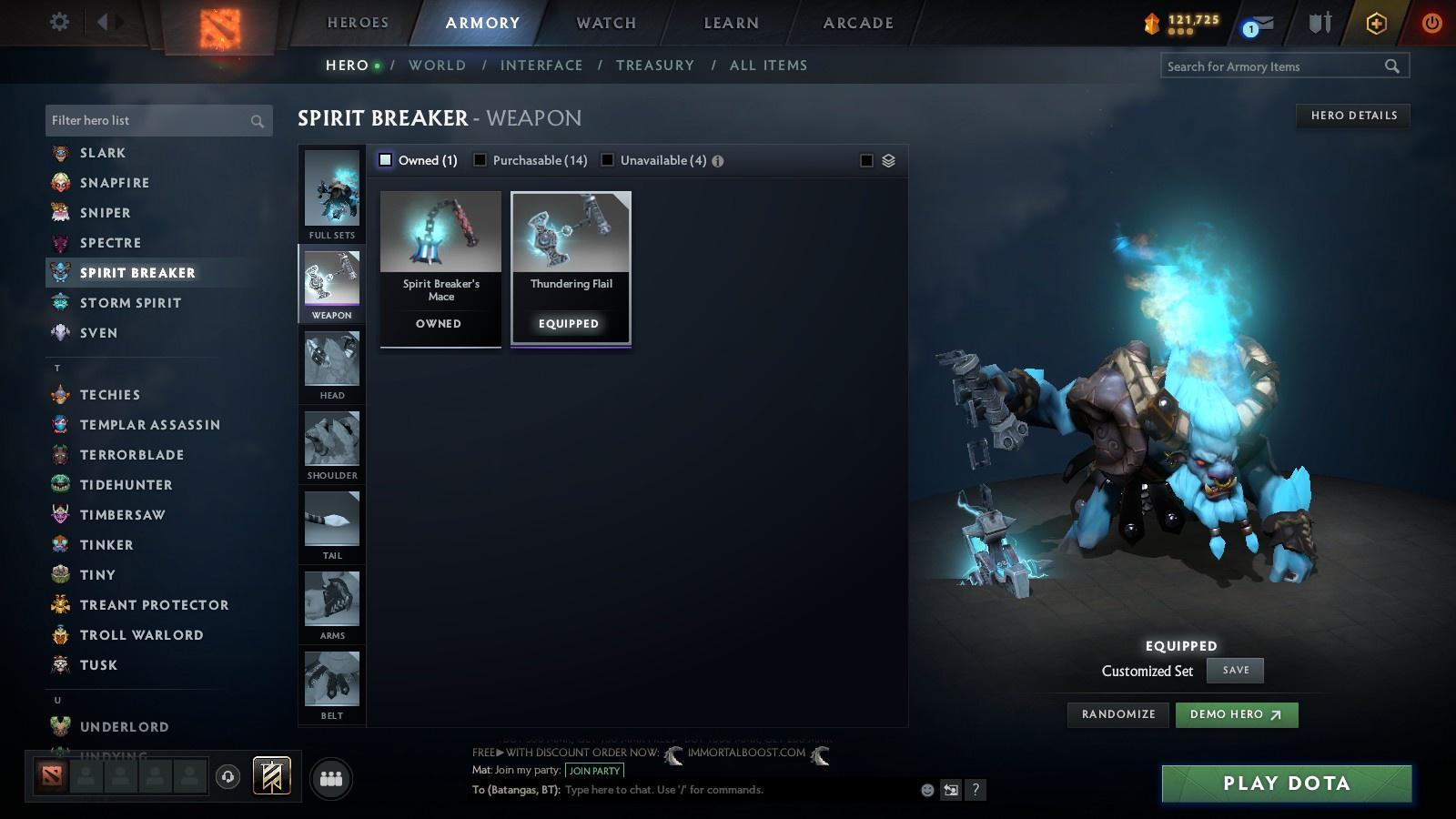The image size is (1456, 819).
Task: Enable the Purchasable items filter
Action: (x=480, y=159)
